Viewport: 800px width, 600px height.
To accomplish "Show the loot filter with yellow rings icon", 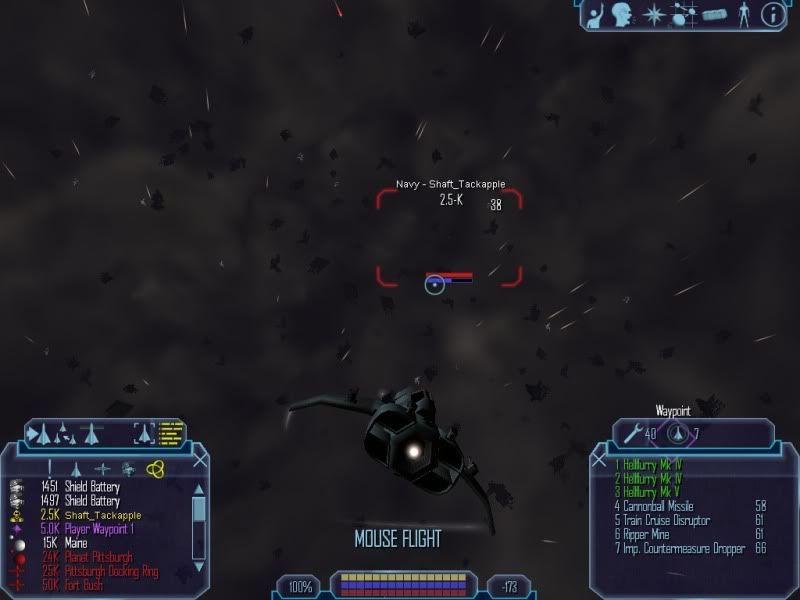I will (155, 468).
